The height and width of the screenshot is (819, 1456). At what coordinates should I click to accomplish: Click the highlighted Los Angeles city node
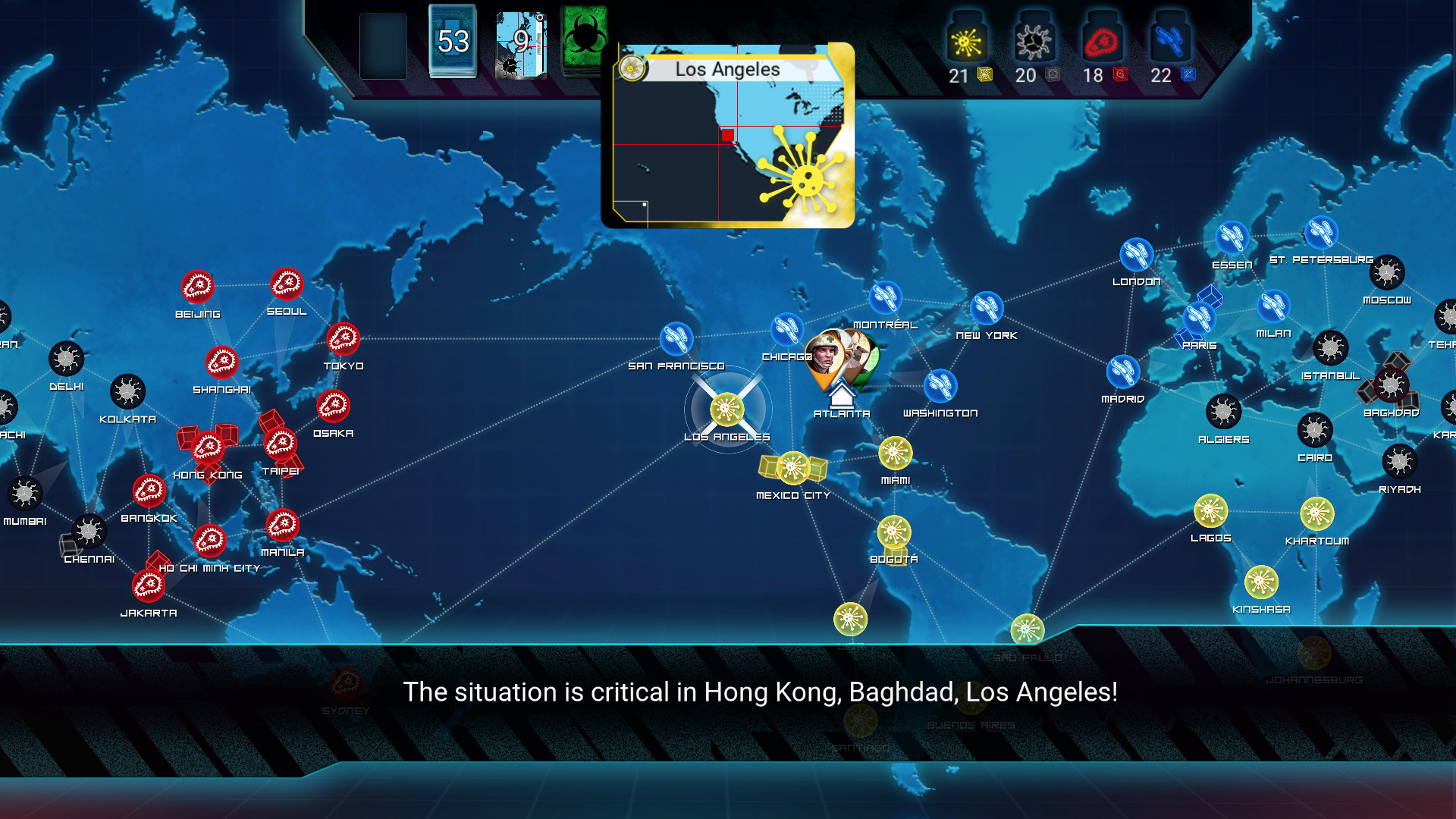point(727,409)
